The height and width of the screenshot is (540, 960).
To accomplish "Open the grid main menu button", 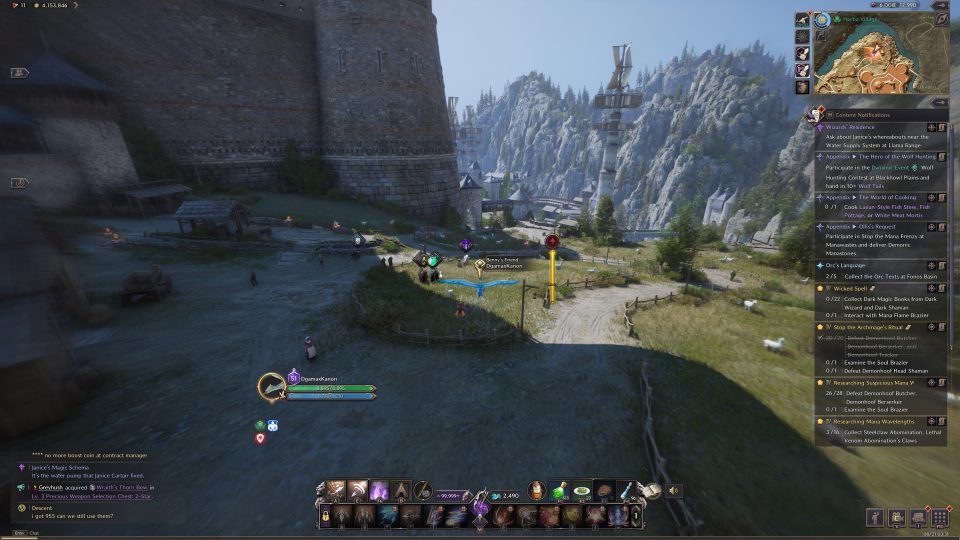I will point(939,518).
